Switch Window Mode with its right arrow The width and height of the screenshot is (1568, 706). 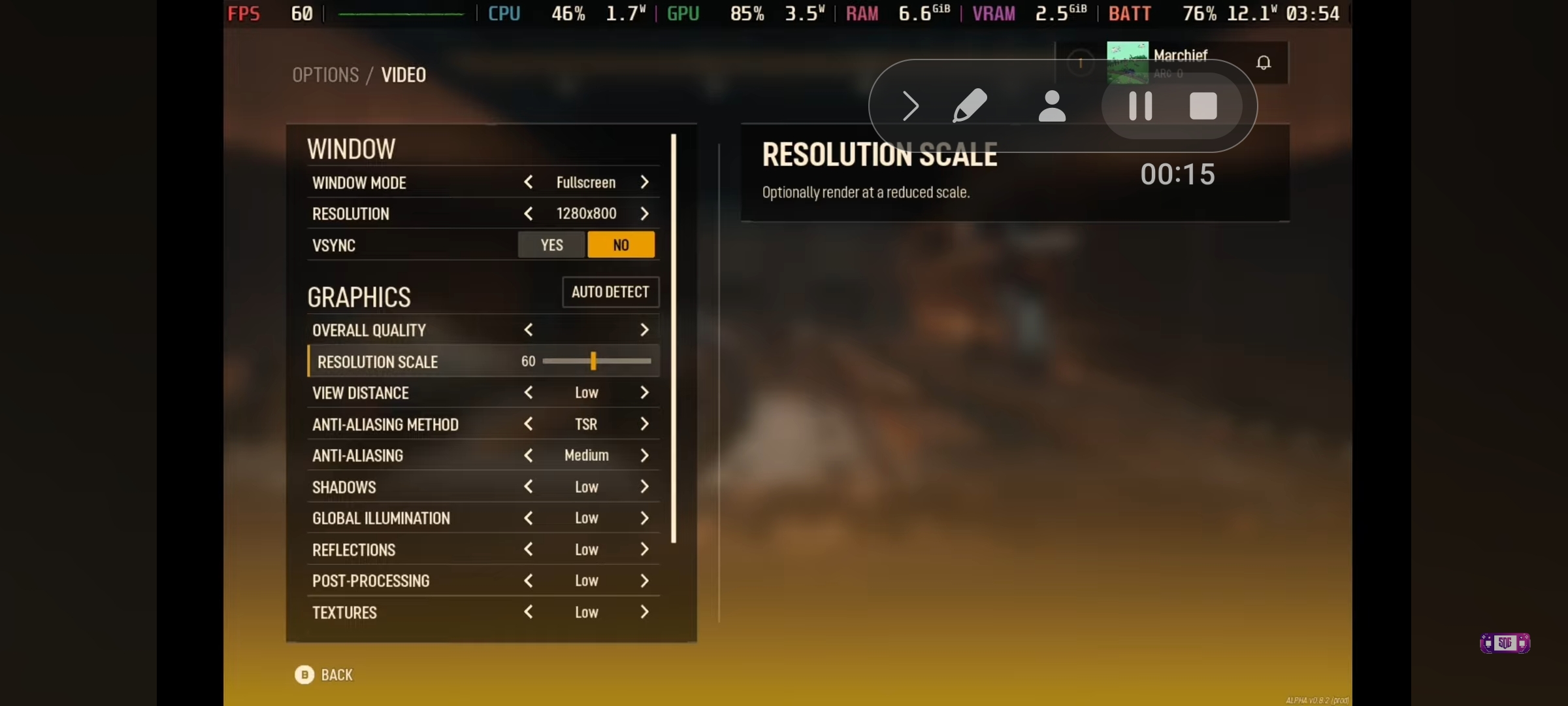point(644,182)
